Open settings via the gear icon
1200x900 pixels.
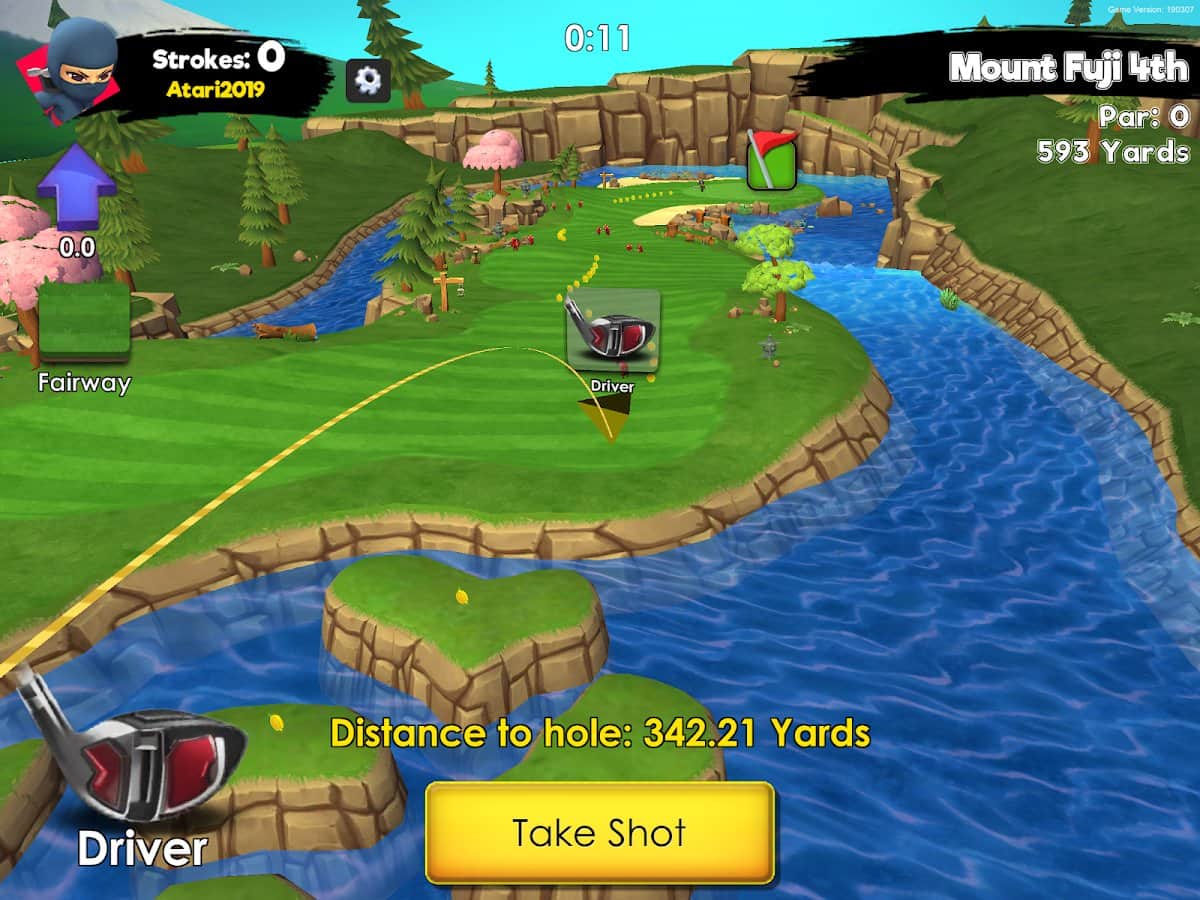[x=367, y=80]
